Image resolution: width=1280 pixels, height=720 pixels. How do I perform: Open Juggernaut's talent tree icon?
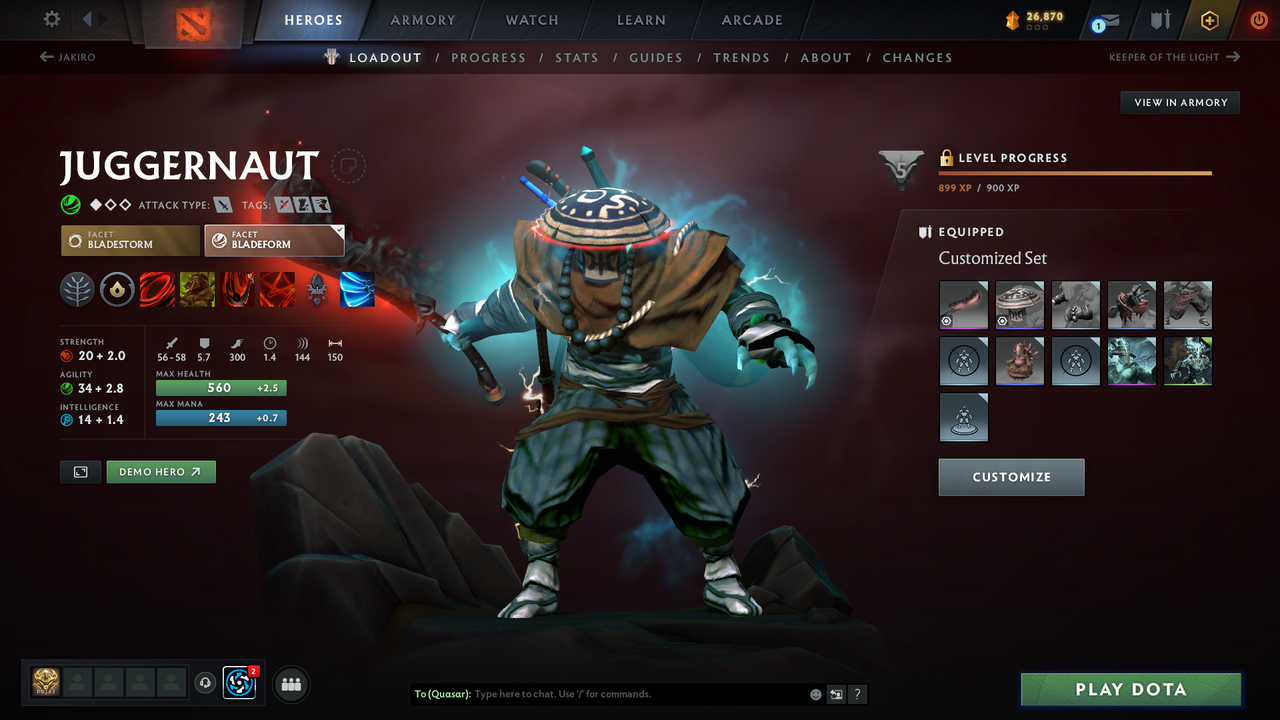tap(77, 290)
